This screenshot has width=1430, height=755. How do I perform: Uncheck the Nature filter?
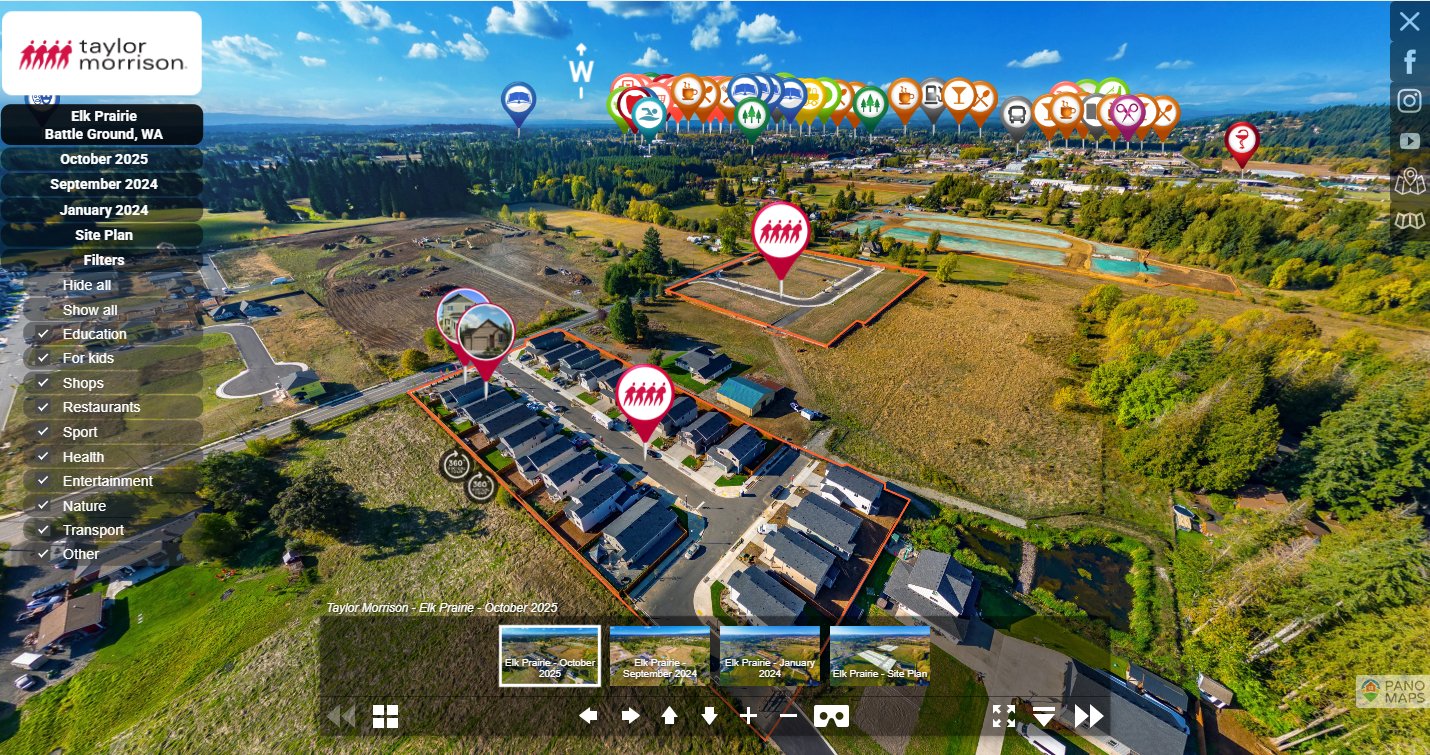(43, 506)
